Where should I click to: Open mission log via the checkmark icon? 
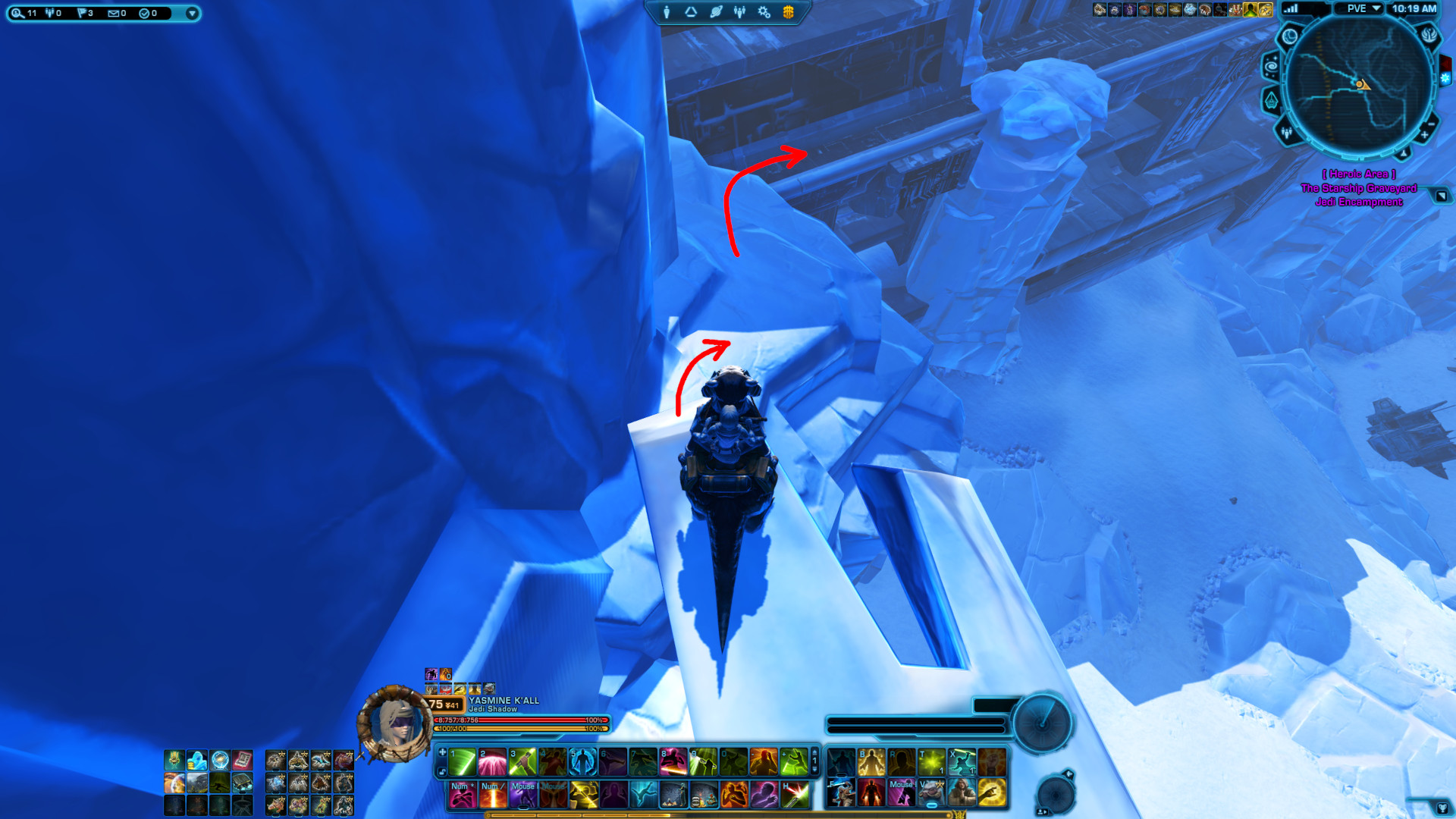coord(144,13)
